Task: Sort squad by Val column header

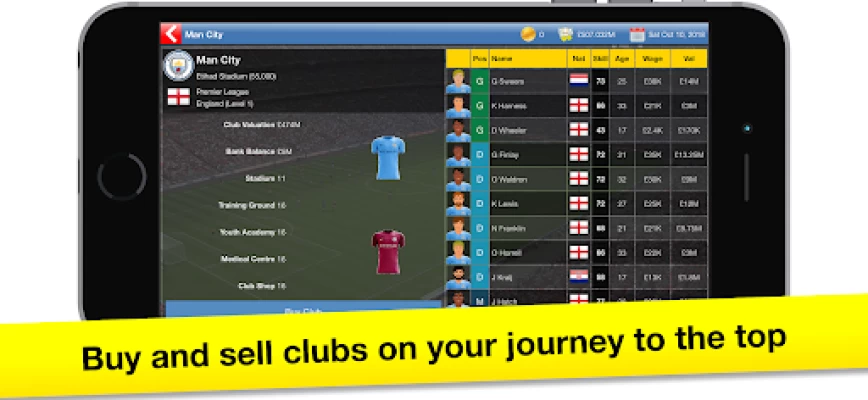Action: [x=688, y=59]
